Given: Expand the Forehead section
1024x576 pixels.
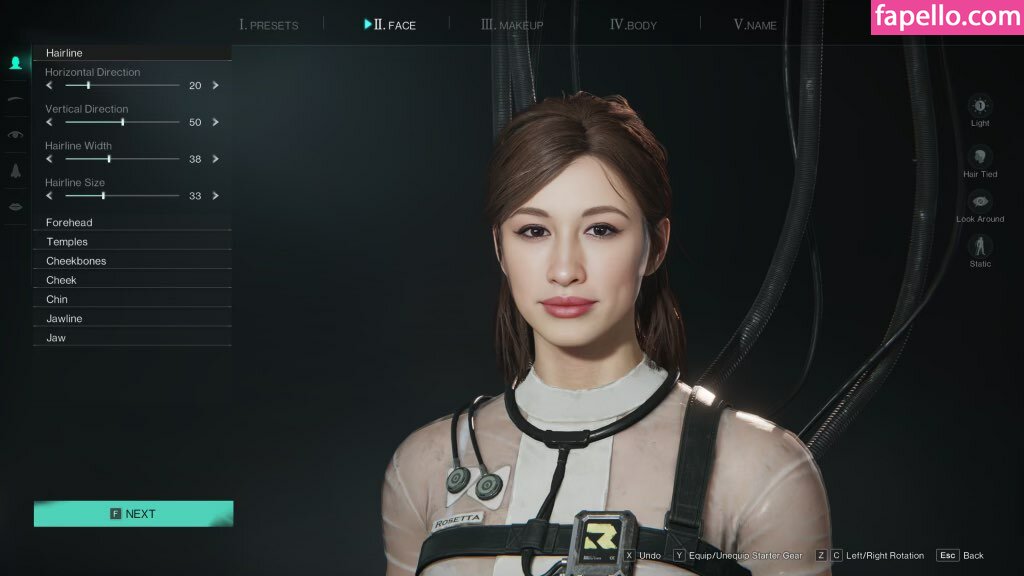Looking at the screenshot, I should 70,223.
